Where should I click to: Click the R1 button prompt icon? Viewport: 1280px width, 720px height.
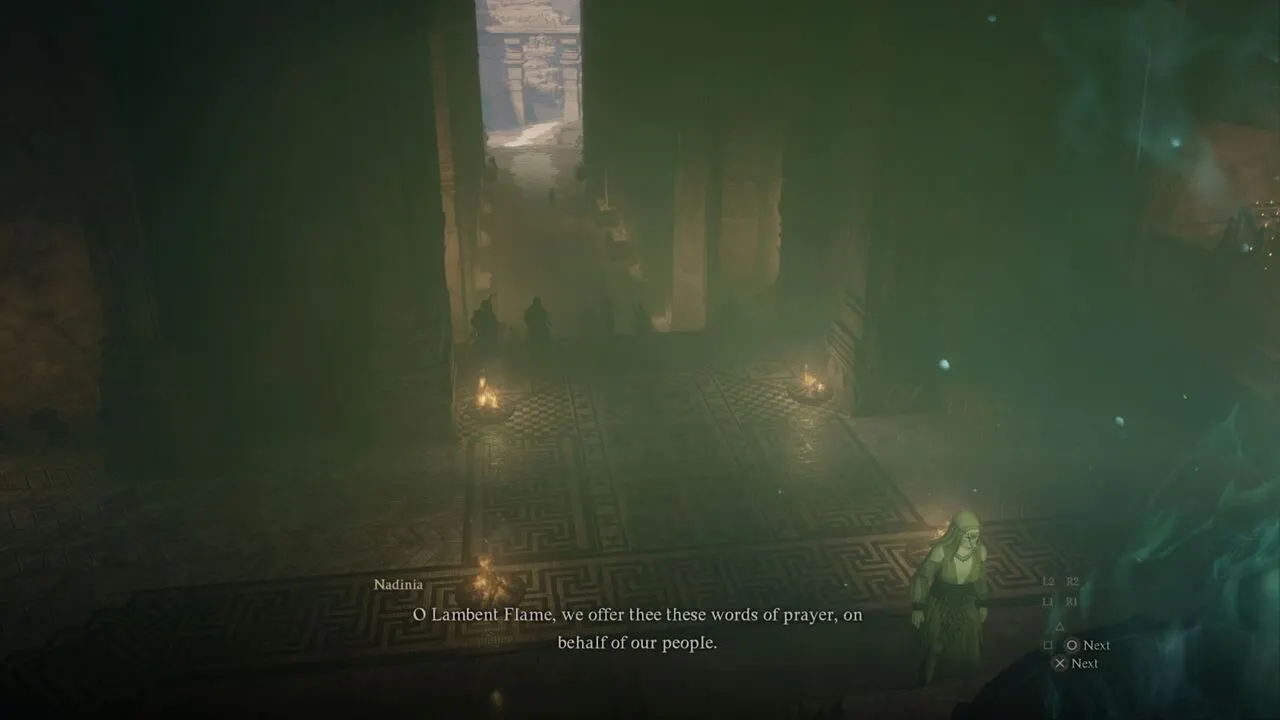(1071, 600)
